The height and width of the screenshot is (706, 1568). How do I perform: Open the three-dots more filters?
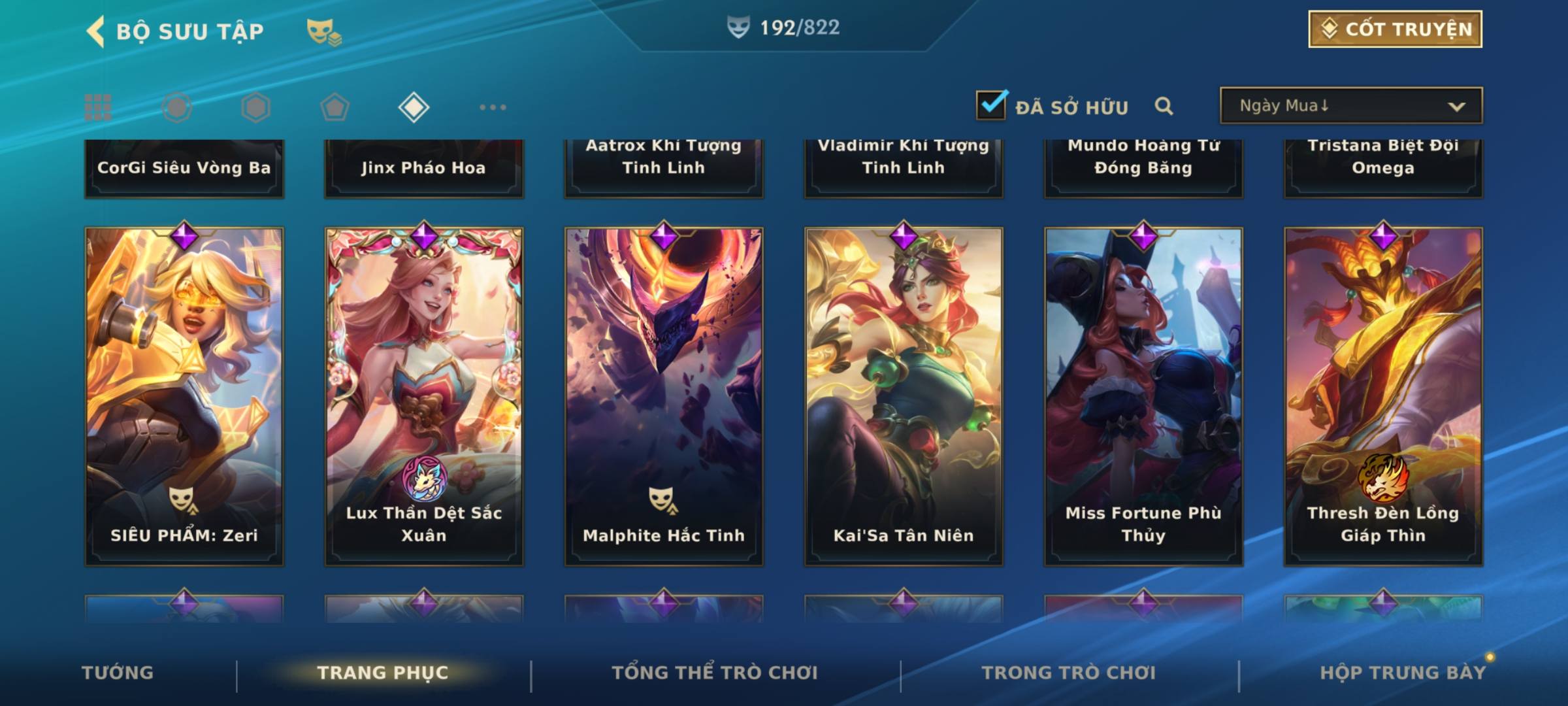pyautogui.click(x=493, y=107)
